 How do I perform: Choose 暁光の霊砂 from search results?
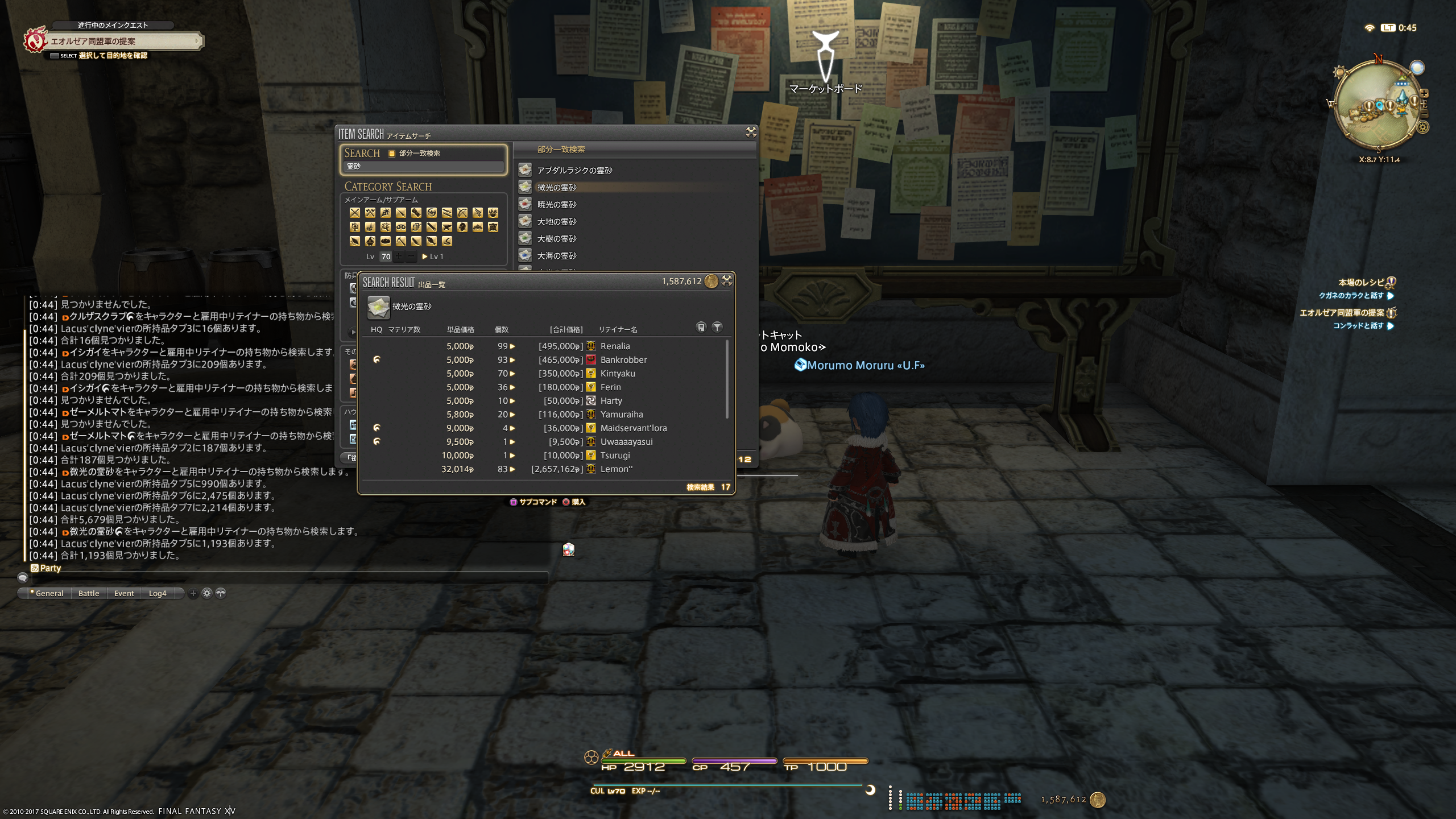[557, 205]
